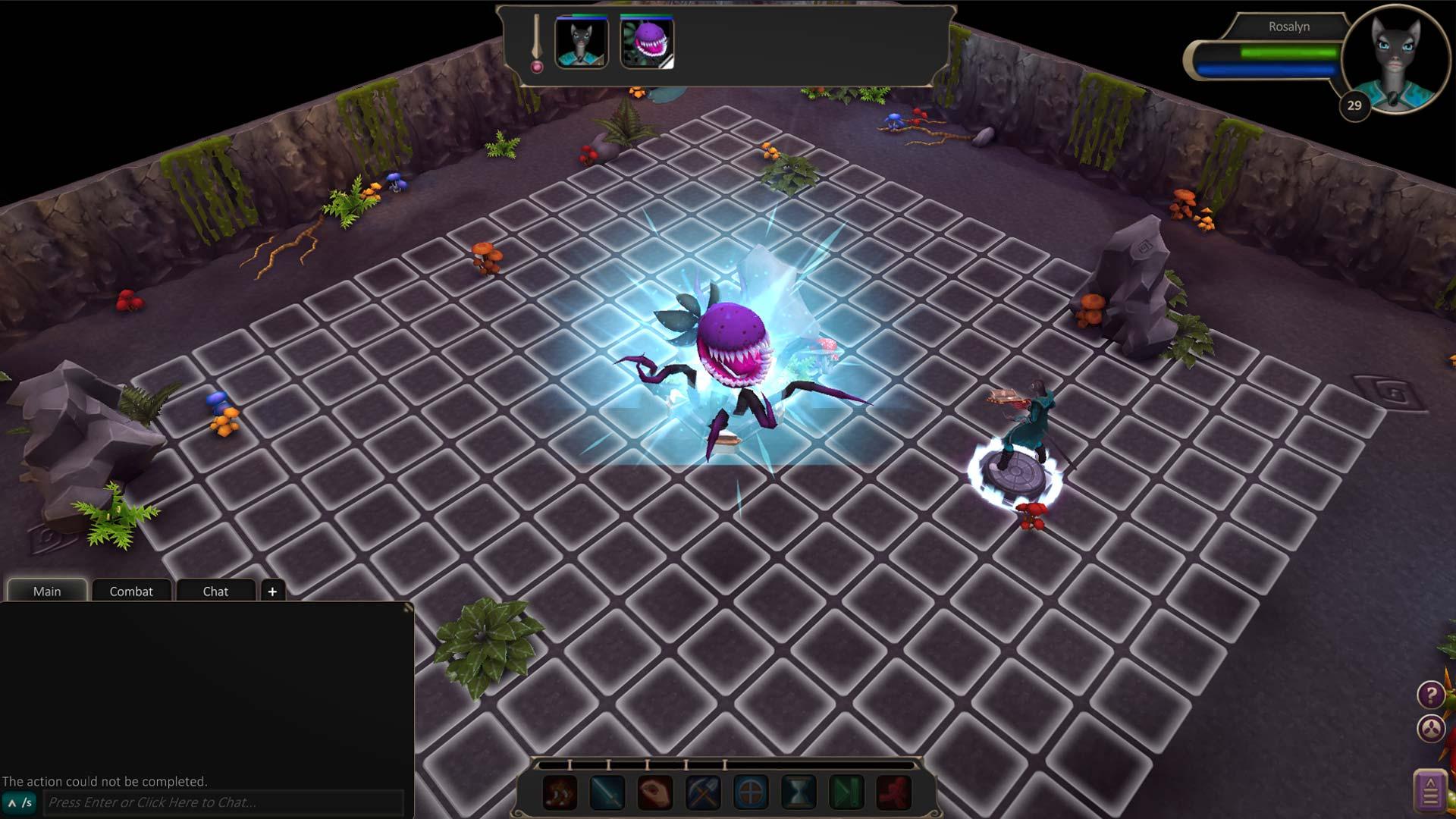Toggle the chat channel selector
This screenshot has height=819, width=1456.
point(20,802)
